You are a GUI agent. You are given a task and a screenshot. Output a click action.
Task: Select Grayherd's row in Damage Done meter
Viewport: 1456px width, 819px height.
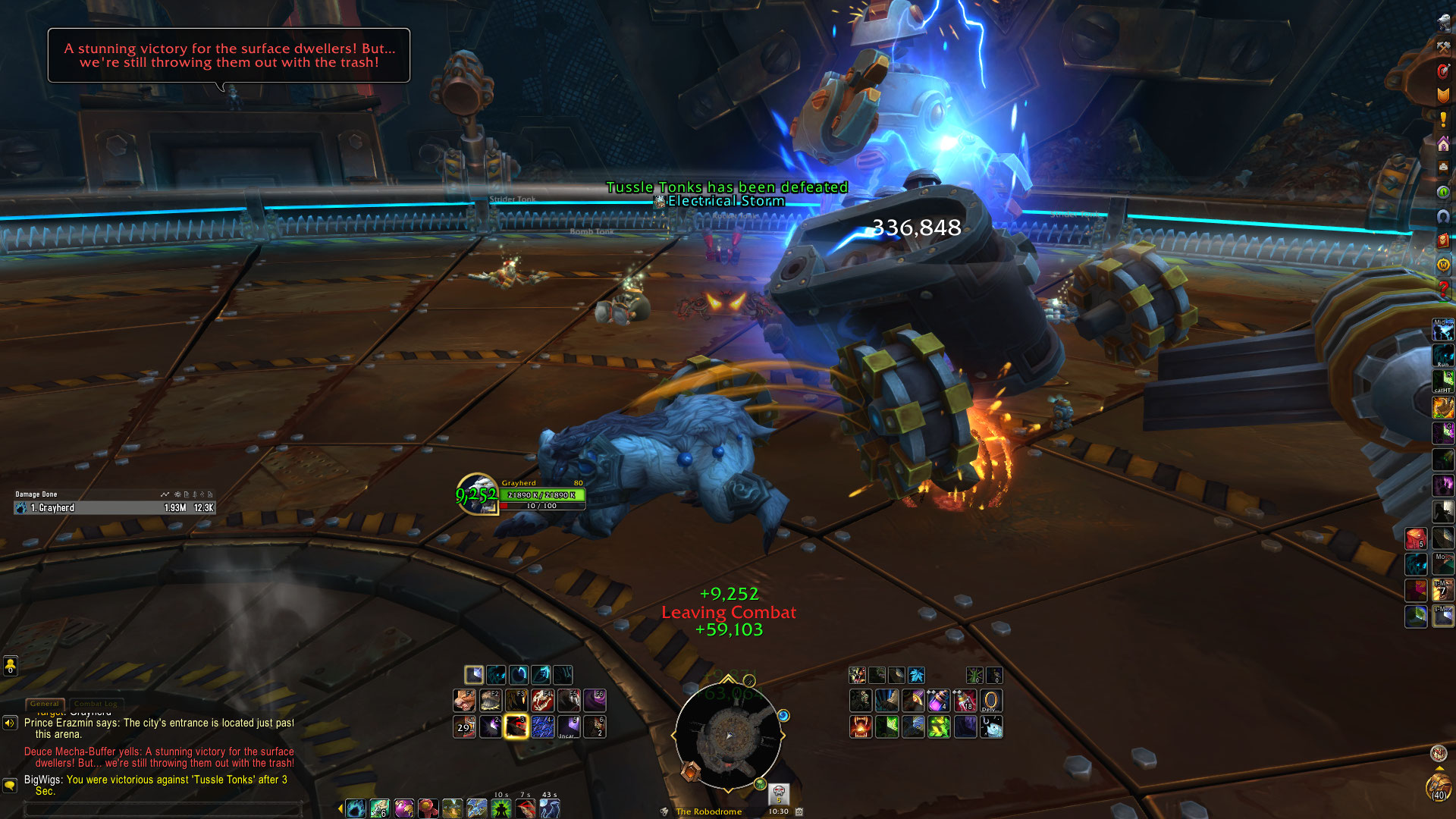[x=114, y=508]
